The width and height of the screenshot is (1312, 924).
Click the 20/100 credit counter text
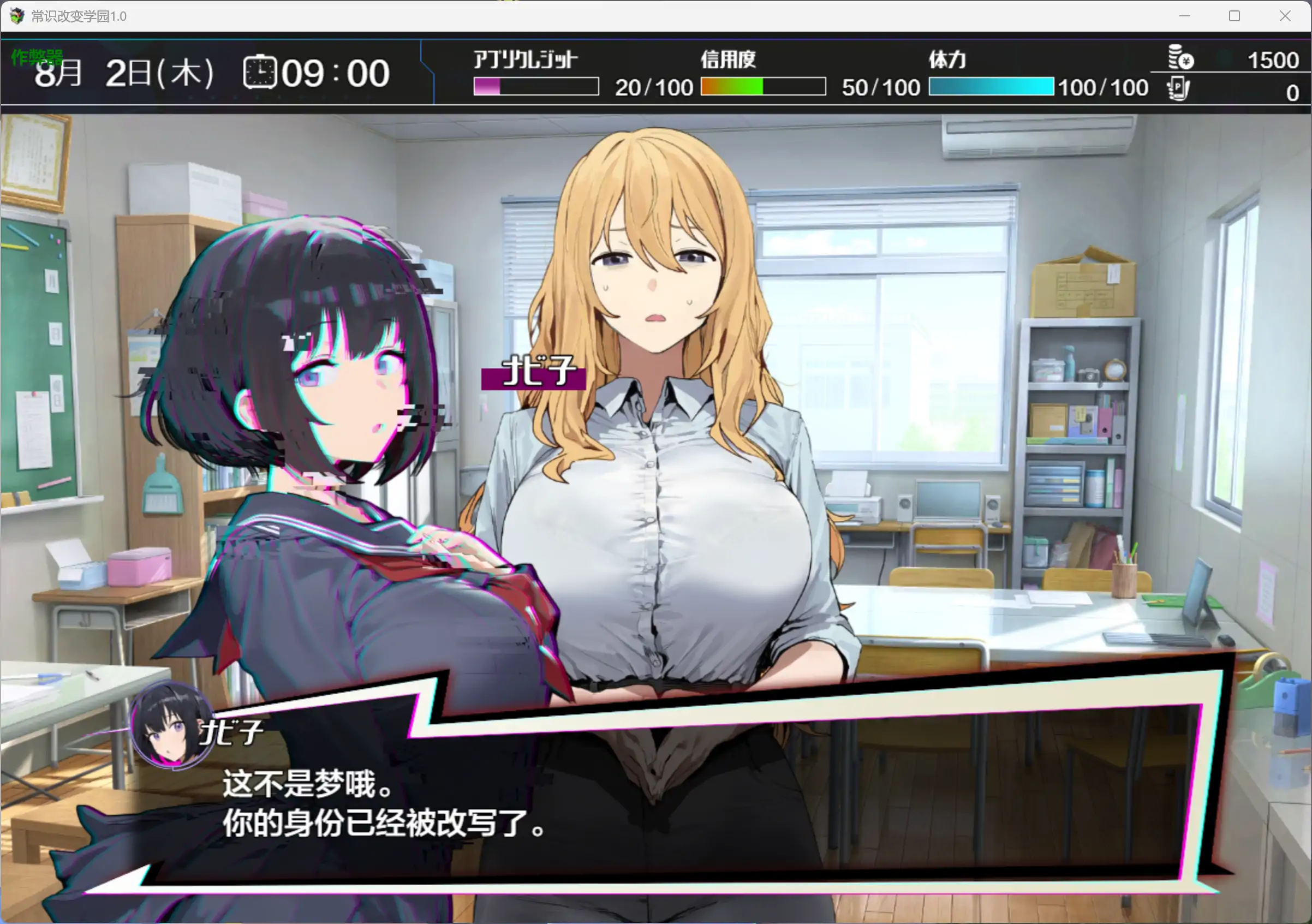(x=653, y=87)
